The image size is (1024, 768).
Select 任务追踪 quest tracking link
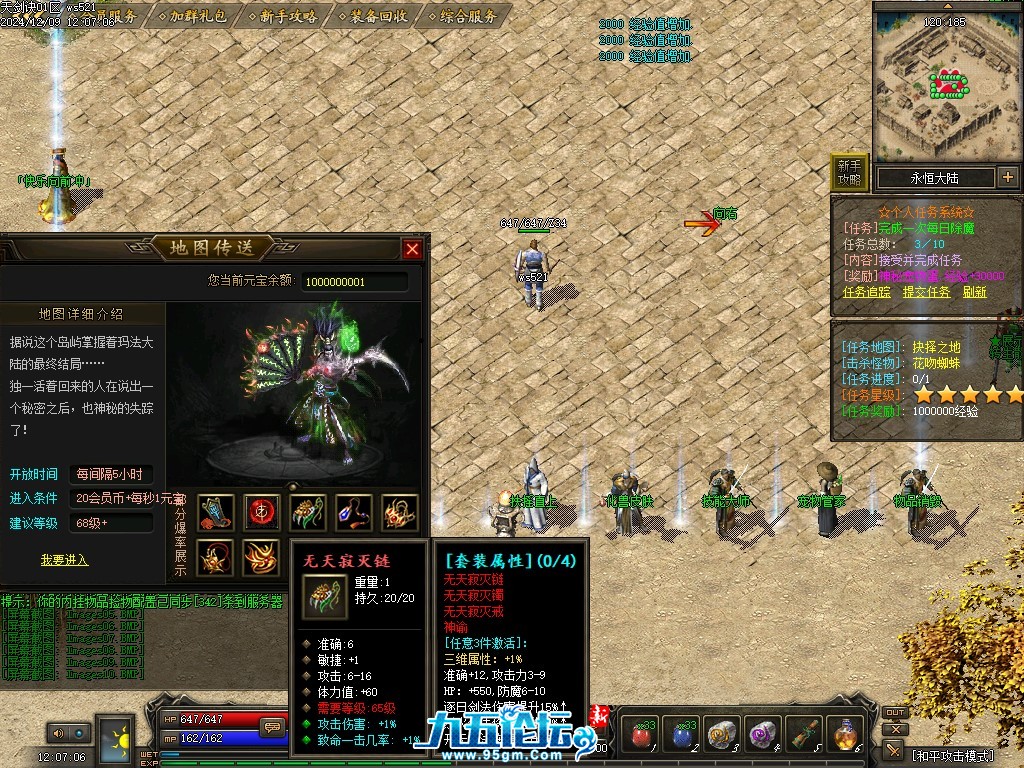tap(866, 292)
